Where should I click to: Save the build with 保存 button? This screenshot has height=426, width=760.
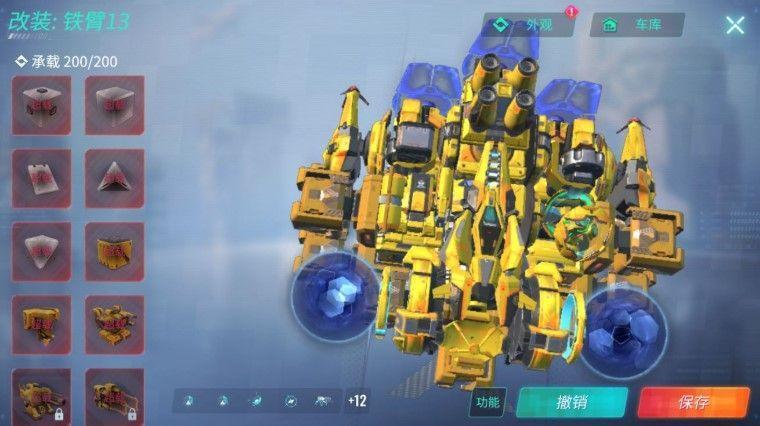[693, 402]
